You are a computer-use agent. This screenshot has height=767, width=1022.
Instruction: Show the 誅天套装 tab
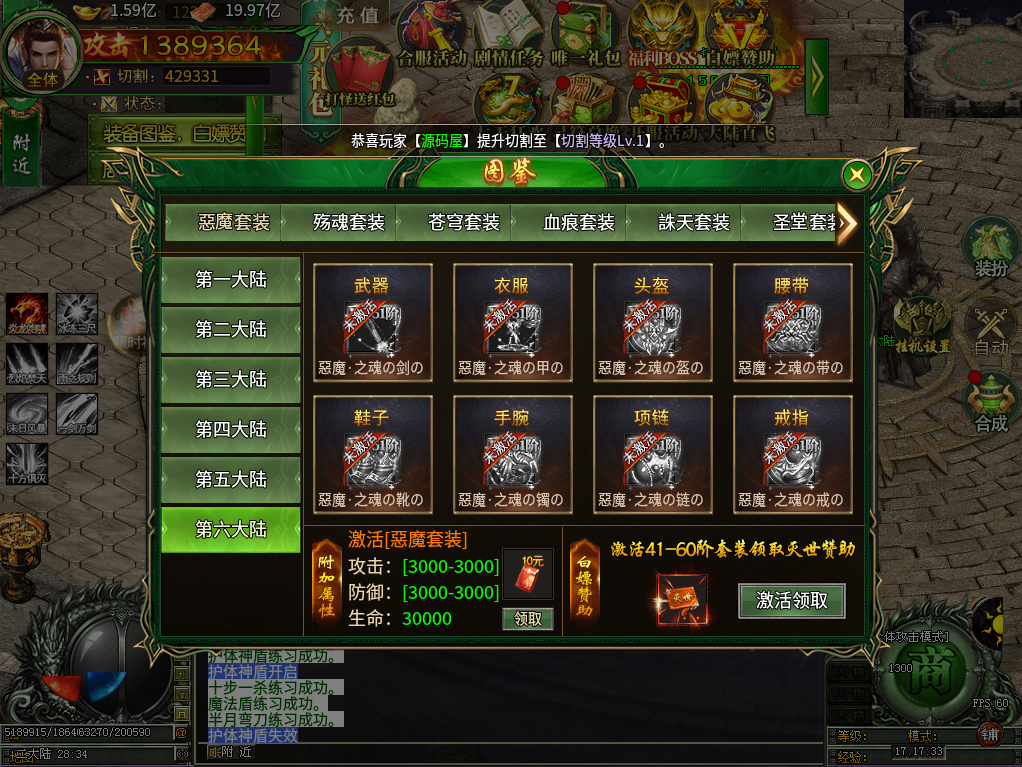[694, 222]
